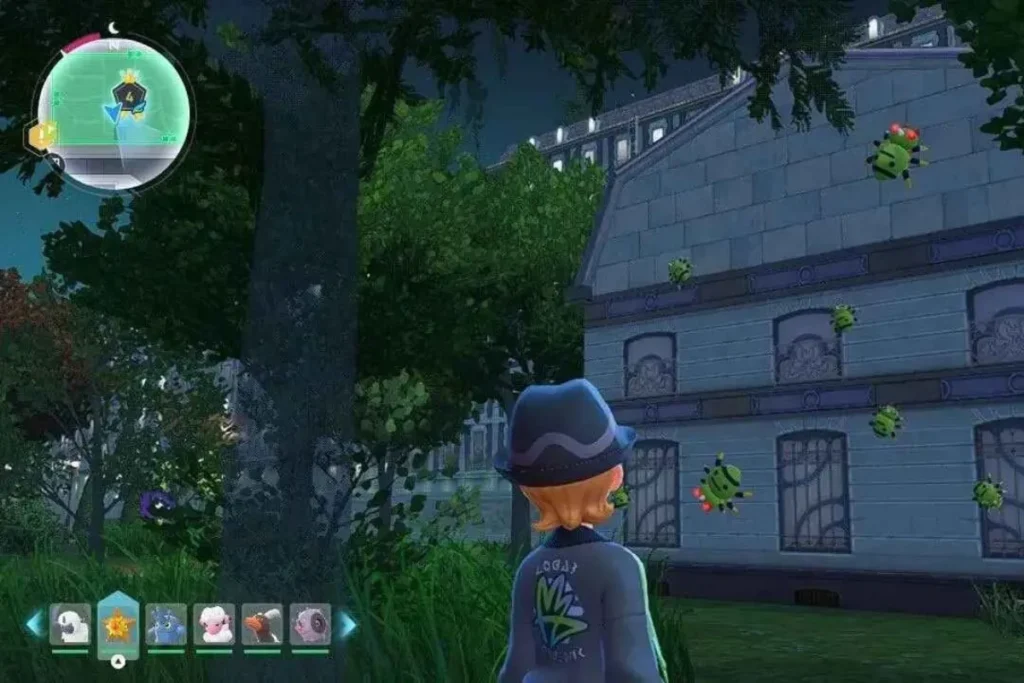Open the circular minimap

coord(113,114)
